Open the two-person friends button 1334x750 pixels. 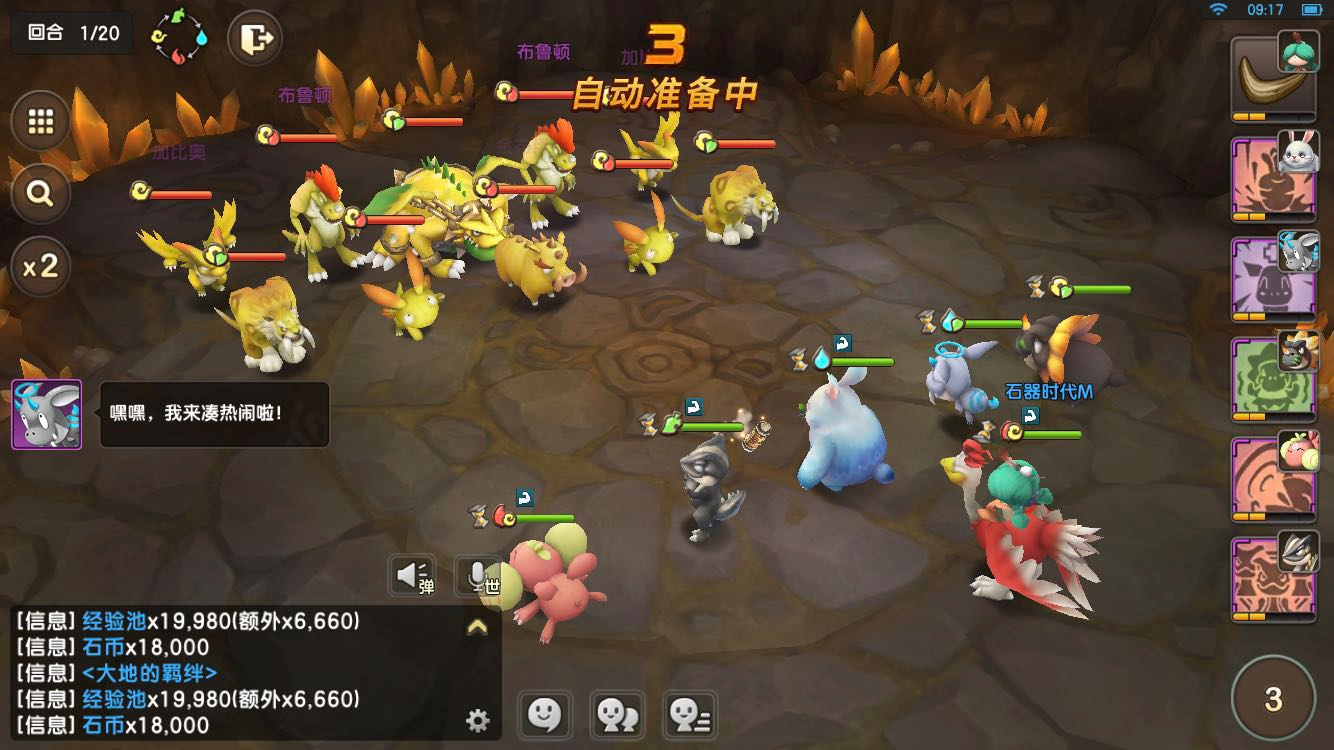pos(617,714)
